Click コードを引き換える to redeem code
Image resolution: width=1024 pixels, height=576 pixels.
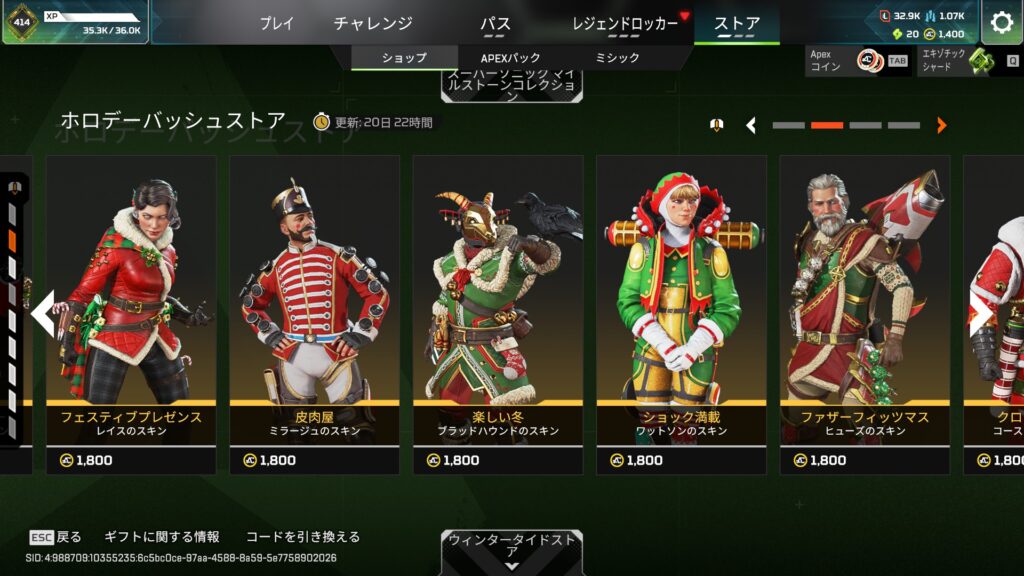point(302,537)
